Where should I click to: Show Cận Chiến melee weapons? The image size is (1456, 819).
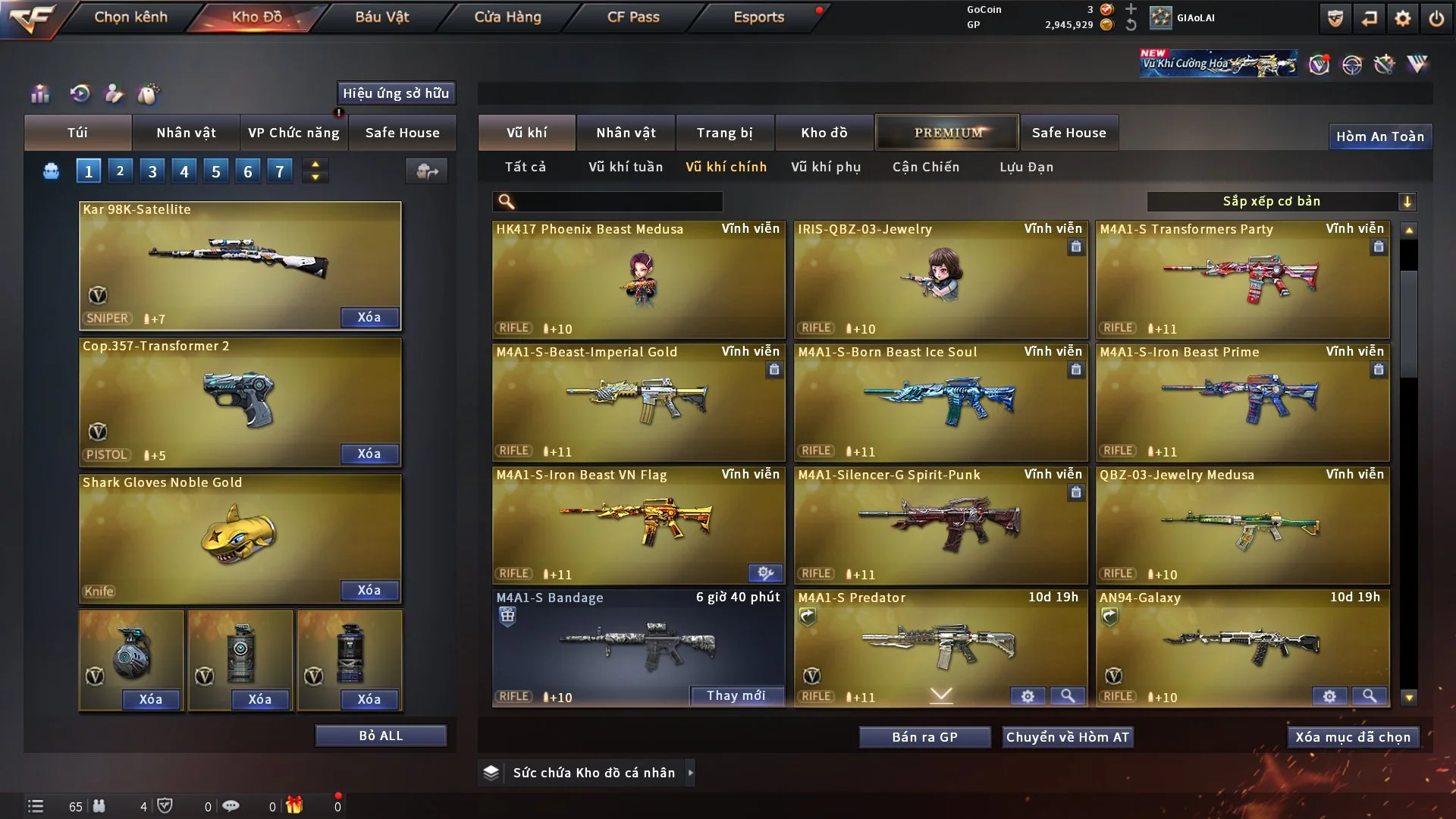click(925, 167)
